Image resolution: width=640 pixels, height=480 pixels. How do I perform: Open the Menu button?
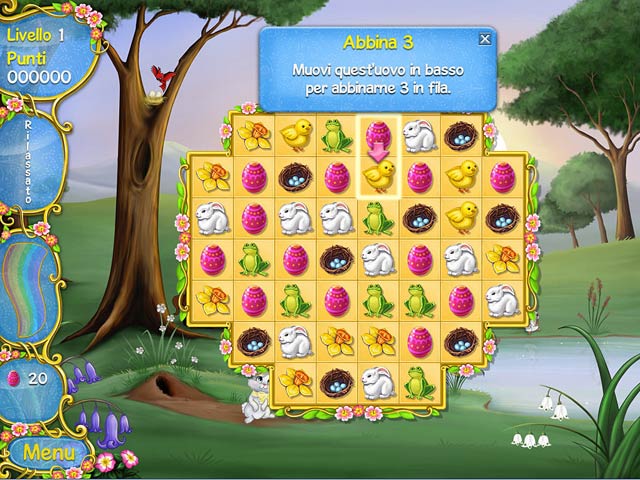pyautogui.click(x=42, y=452)
